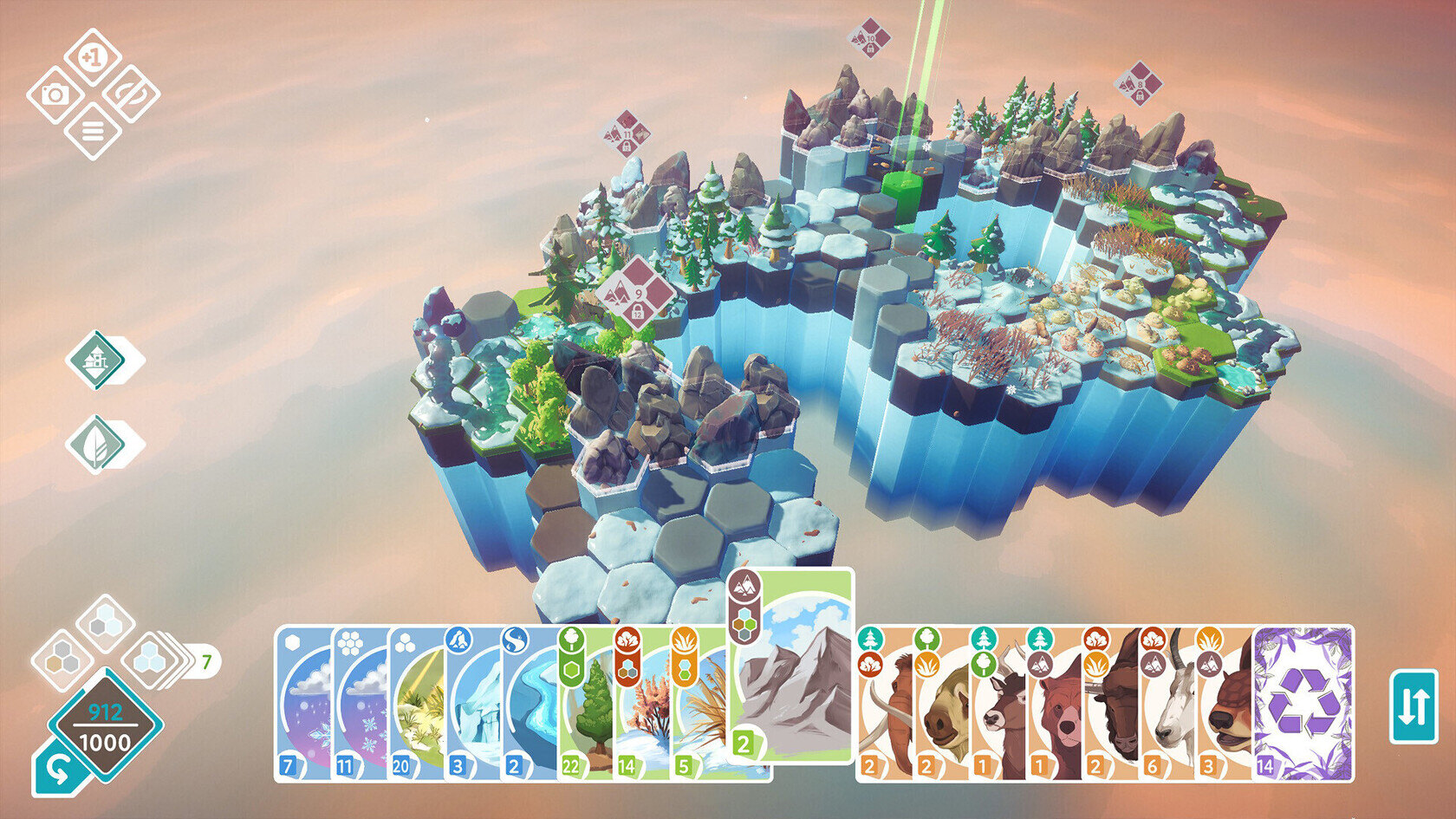Choose the deer animal card
The height and width of the screenshot is (819, 1456).
click(x=998, y=704)
